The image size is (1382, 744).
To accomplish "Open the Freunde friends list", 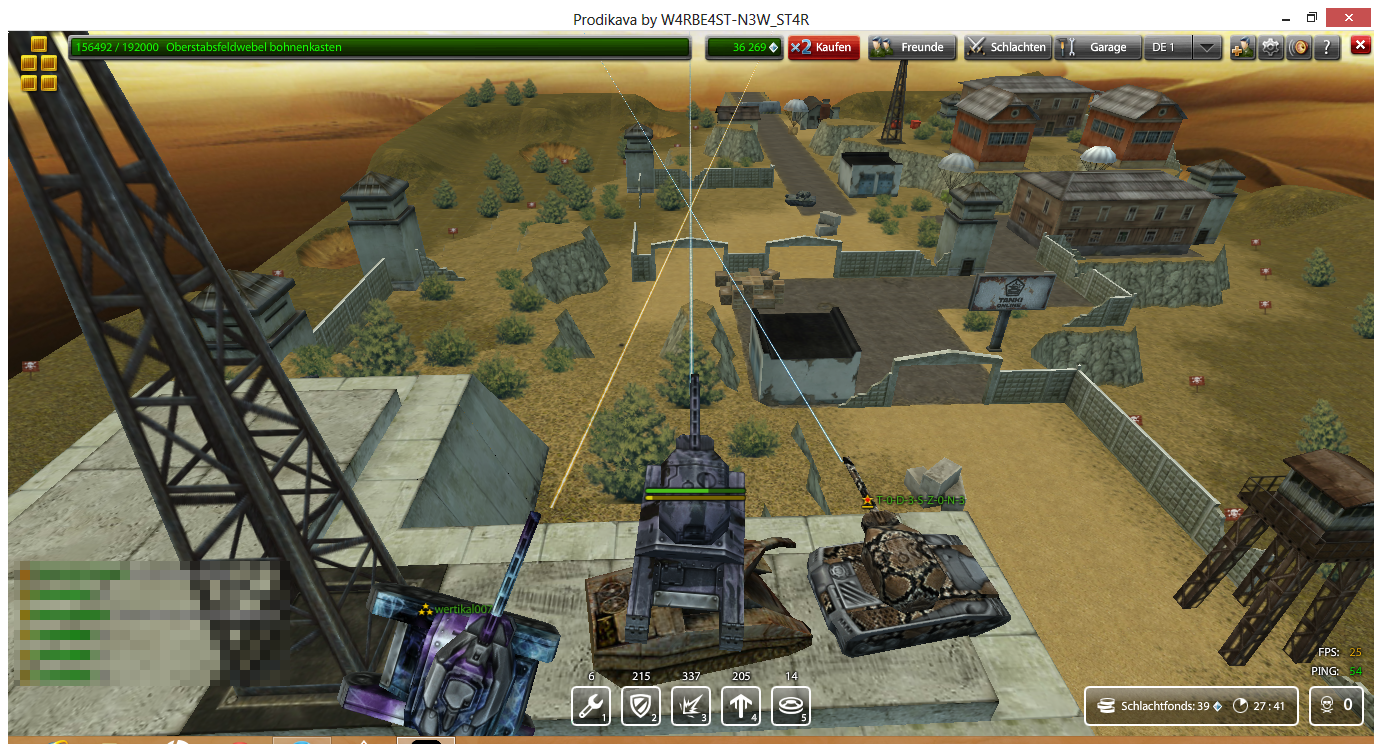I will (x=912, y=47).
